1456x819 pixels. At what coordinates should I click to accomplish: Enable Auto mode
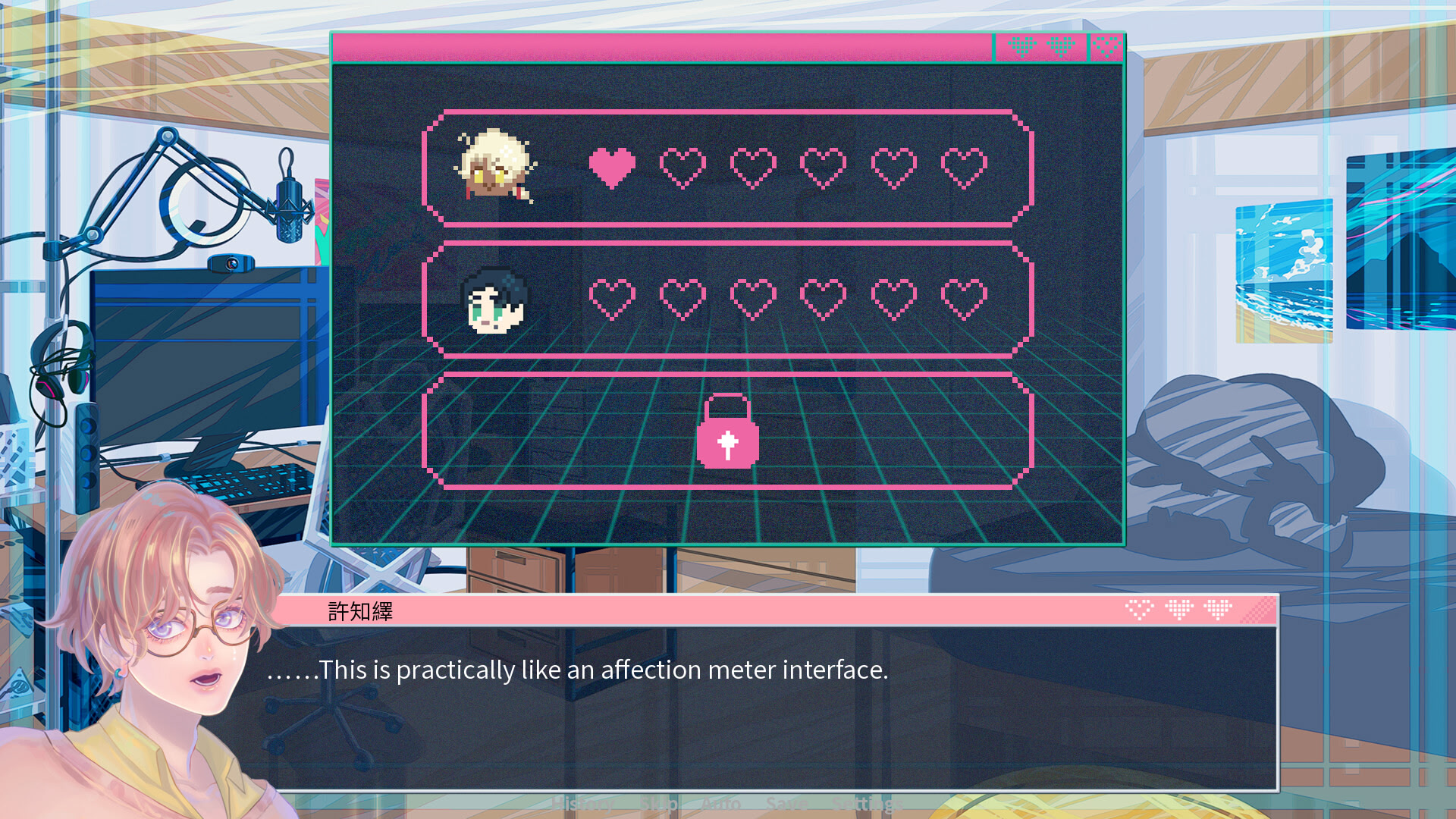720,803
